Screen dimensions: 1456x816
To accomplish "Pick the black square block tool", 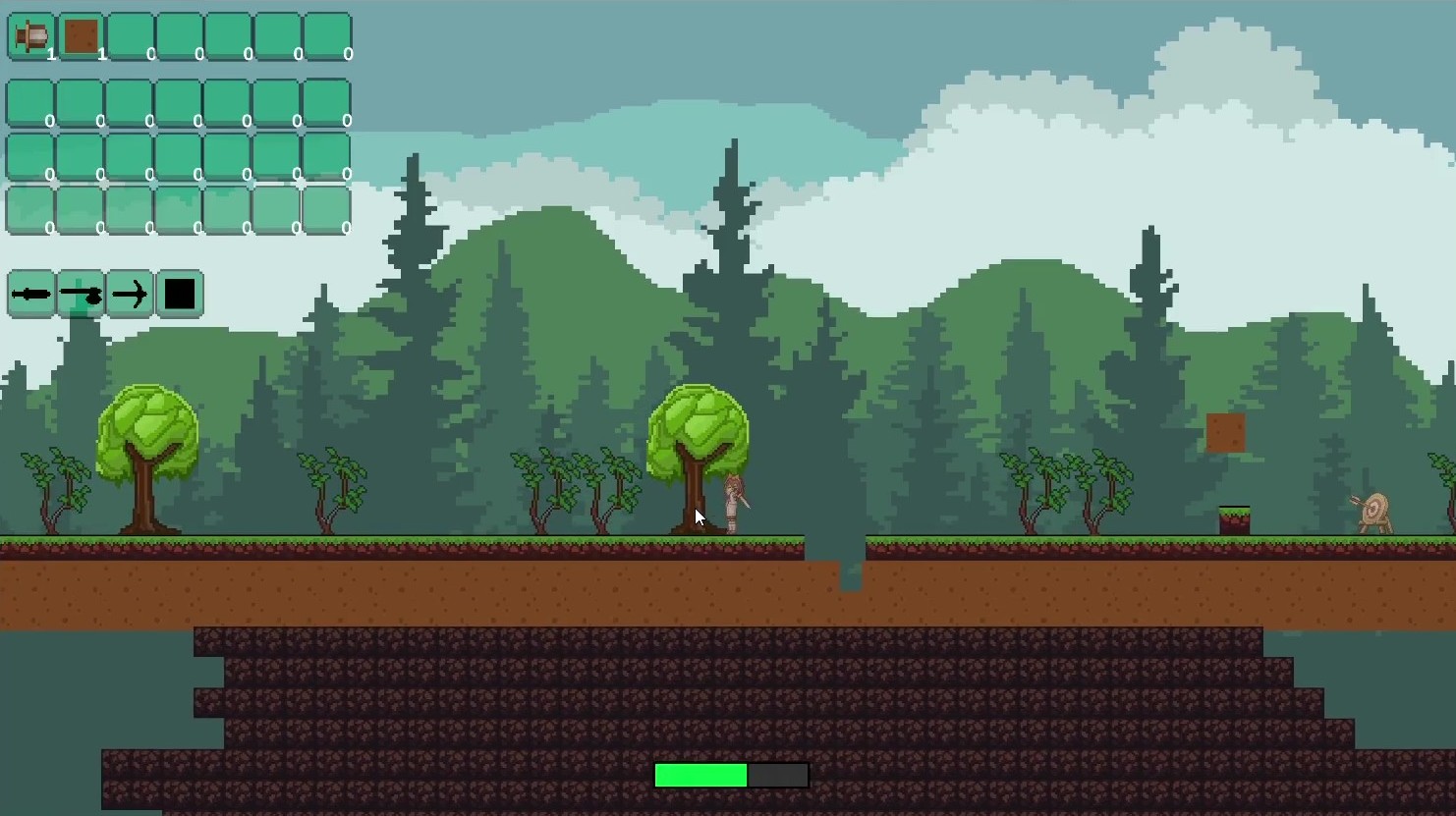I will 180,294.
